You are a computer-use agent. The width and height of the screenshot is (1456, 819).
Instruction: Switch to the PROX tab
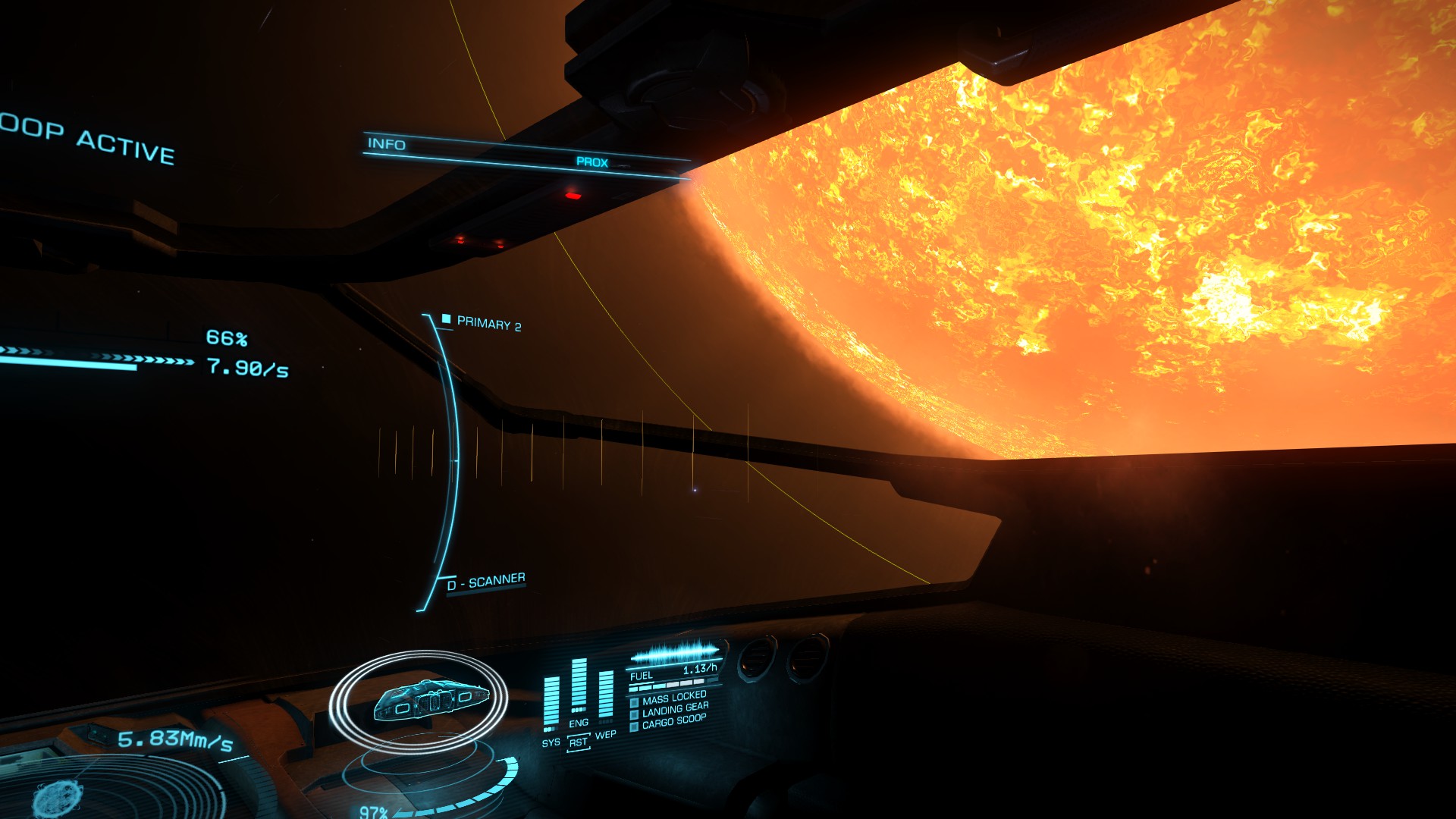click(x=591, y=162)
